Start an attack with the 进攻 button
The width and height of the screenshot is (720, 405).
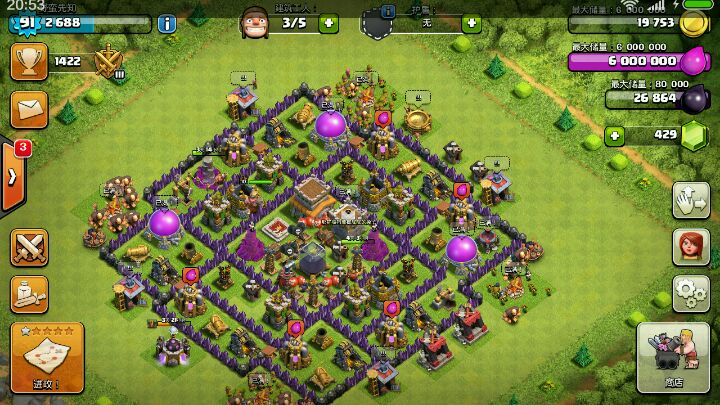[46, 358]
